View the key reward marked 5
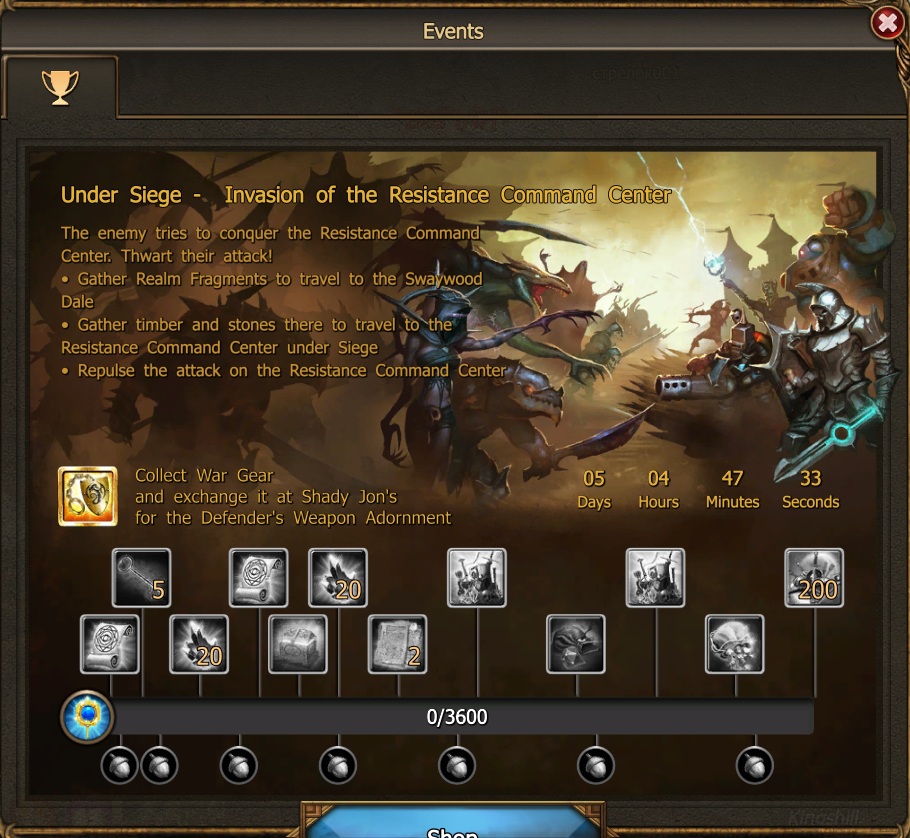Viewport: 910px width, 838px height. tap(141, 578)
